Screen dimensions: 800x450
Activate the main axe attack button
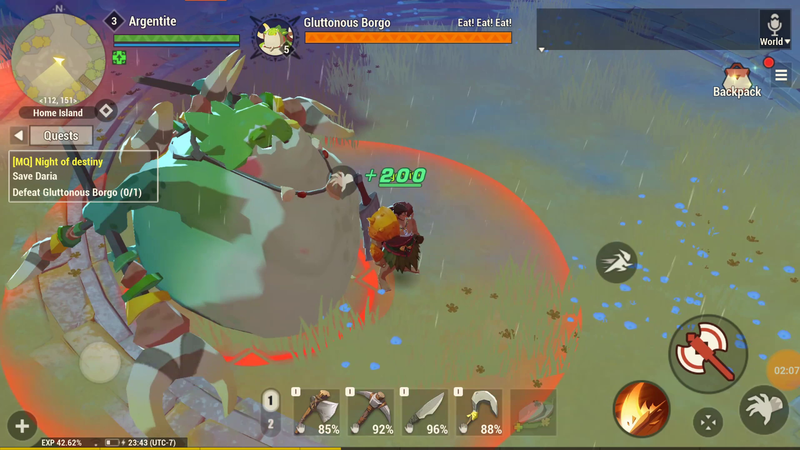pyautogui.click(x=707, y=353)
